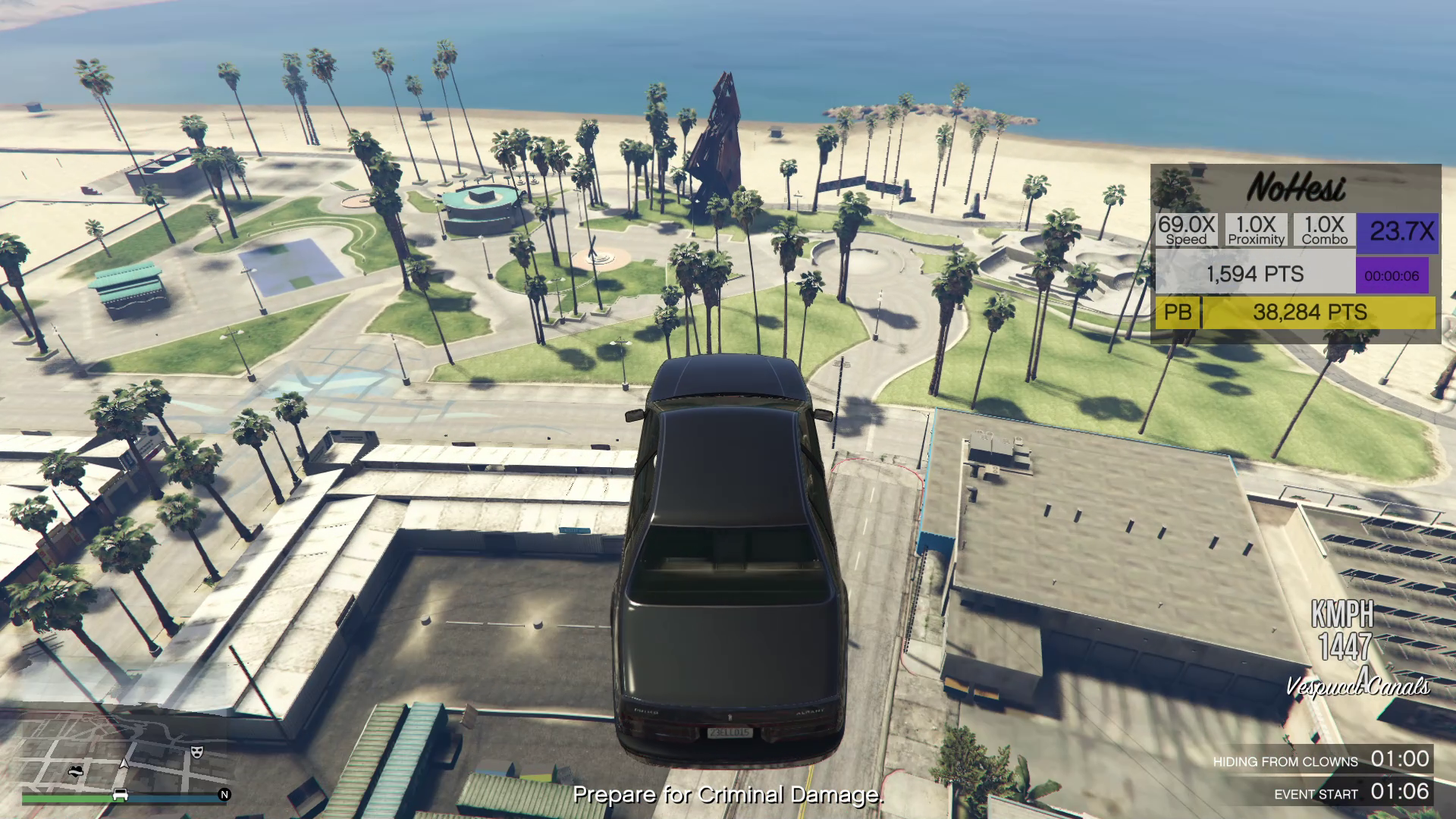
Task: Click the player arrow on the minimap
Action: point(124,763)
